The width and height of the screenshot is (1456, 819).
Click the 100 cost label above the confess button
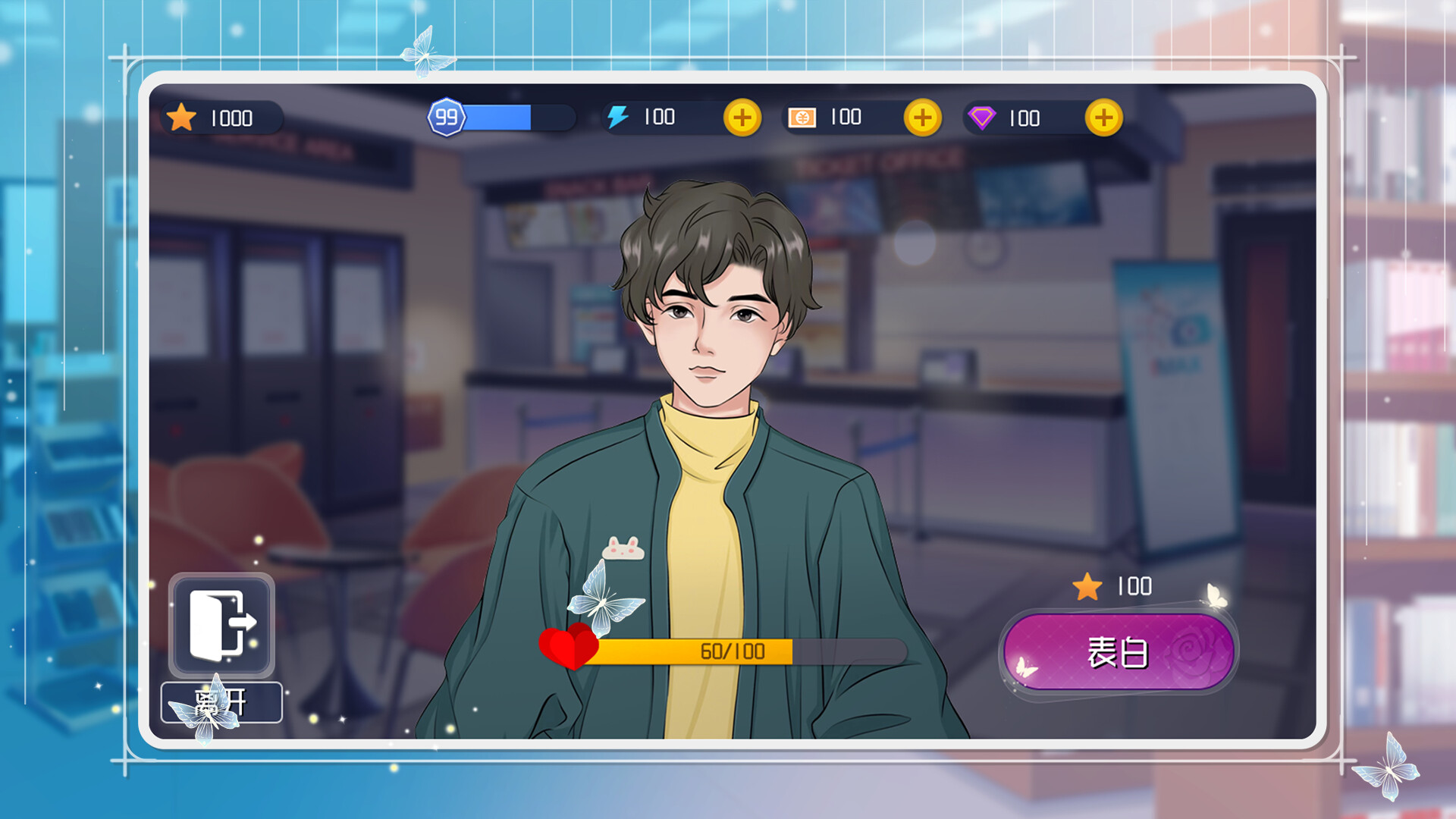point(1131,586)
